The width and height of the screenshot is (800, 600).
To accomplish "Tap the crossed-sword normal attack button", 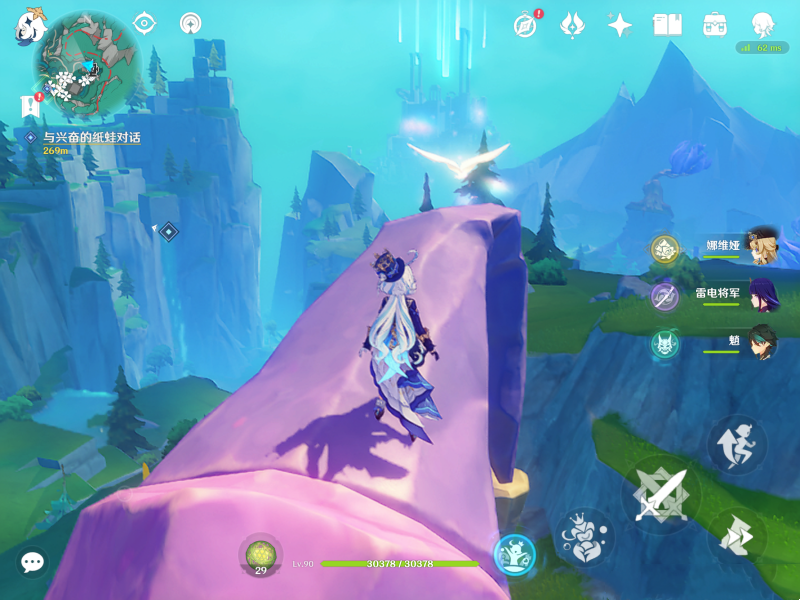I will pos(661,494).
